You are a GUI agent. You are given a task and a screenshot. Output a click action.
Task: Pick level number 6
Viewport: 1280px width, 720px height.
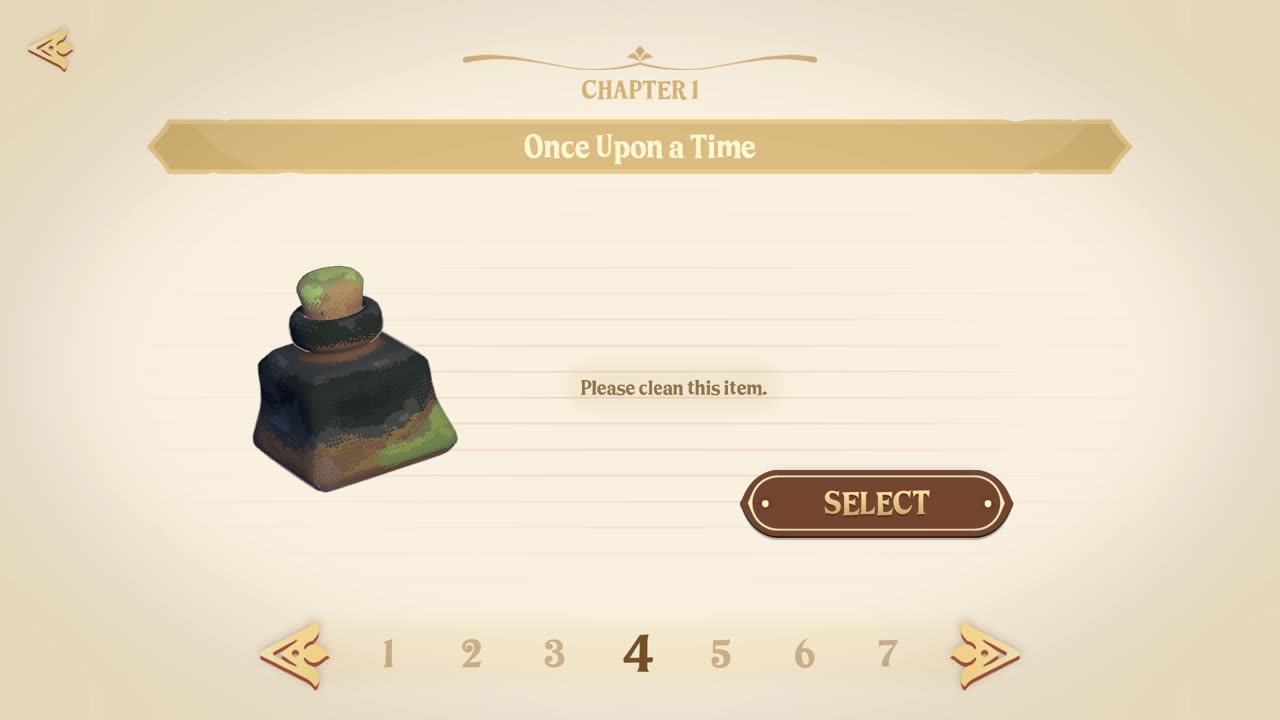(x=804, y=655)
